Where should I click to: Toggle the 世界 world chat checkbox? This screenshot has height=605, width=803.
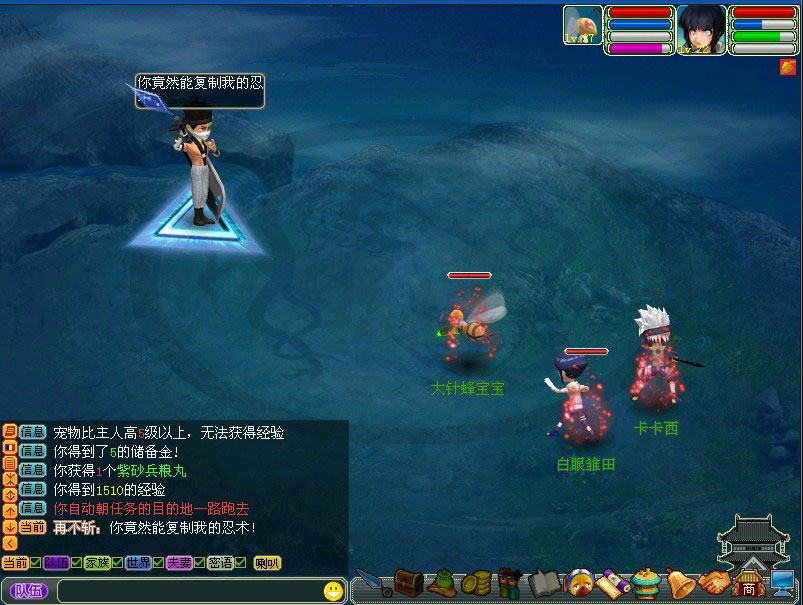tap(158, 563)
